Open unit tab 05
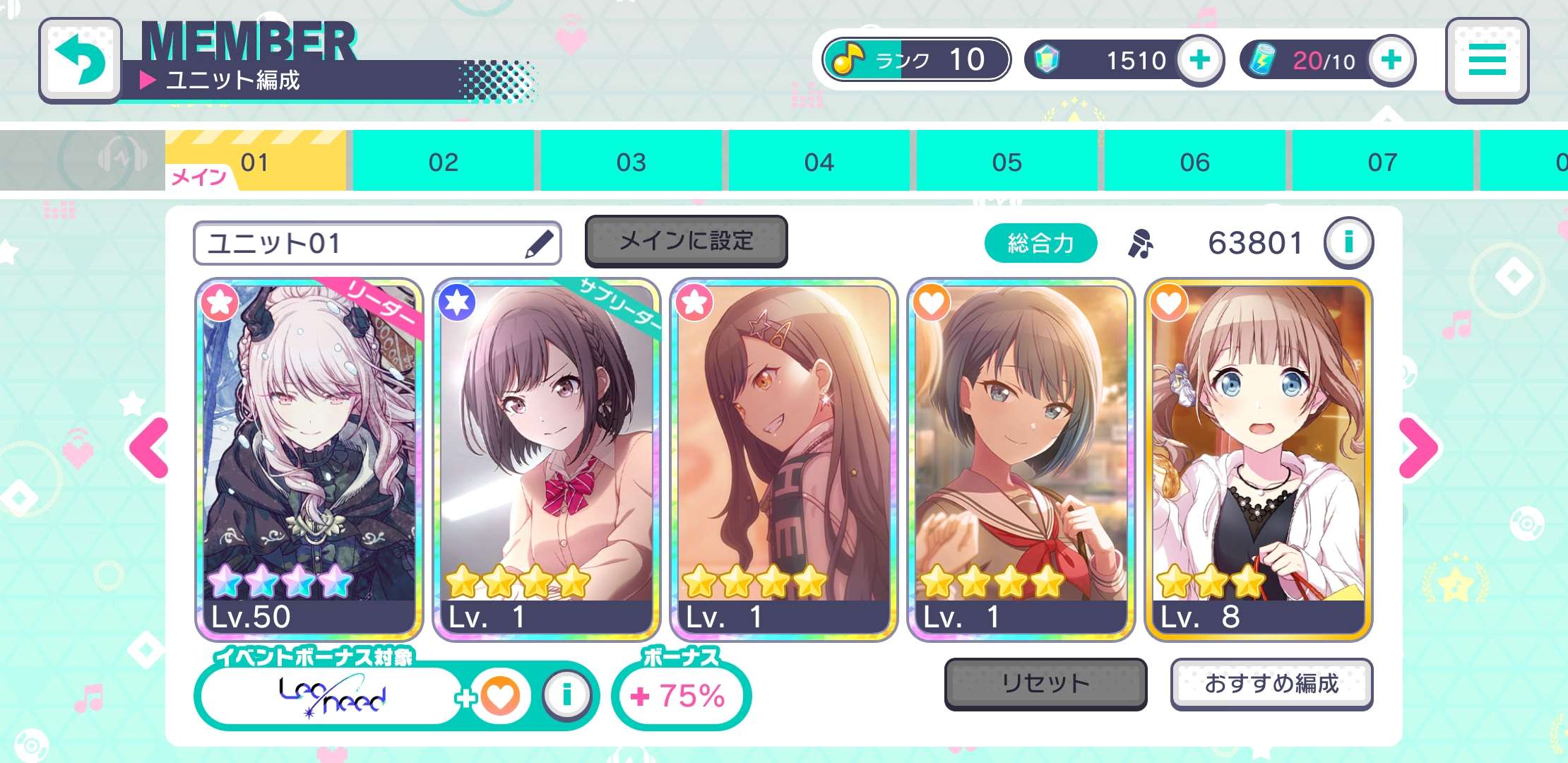The width and height of the screenshot is (1568, 763). click(1006, 162)
